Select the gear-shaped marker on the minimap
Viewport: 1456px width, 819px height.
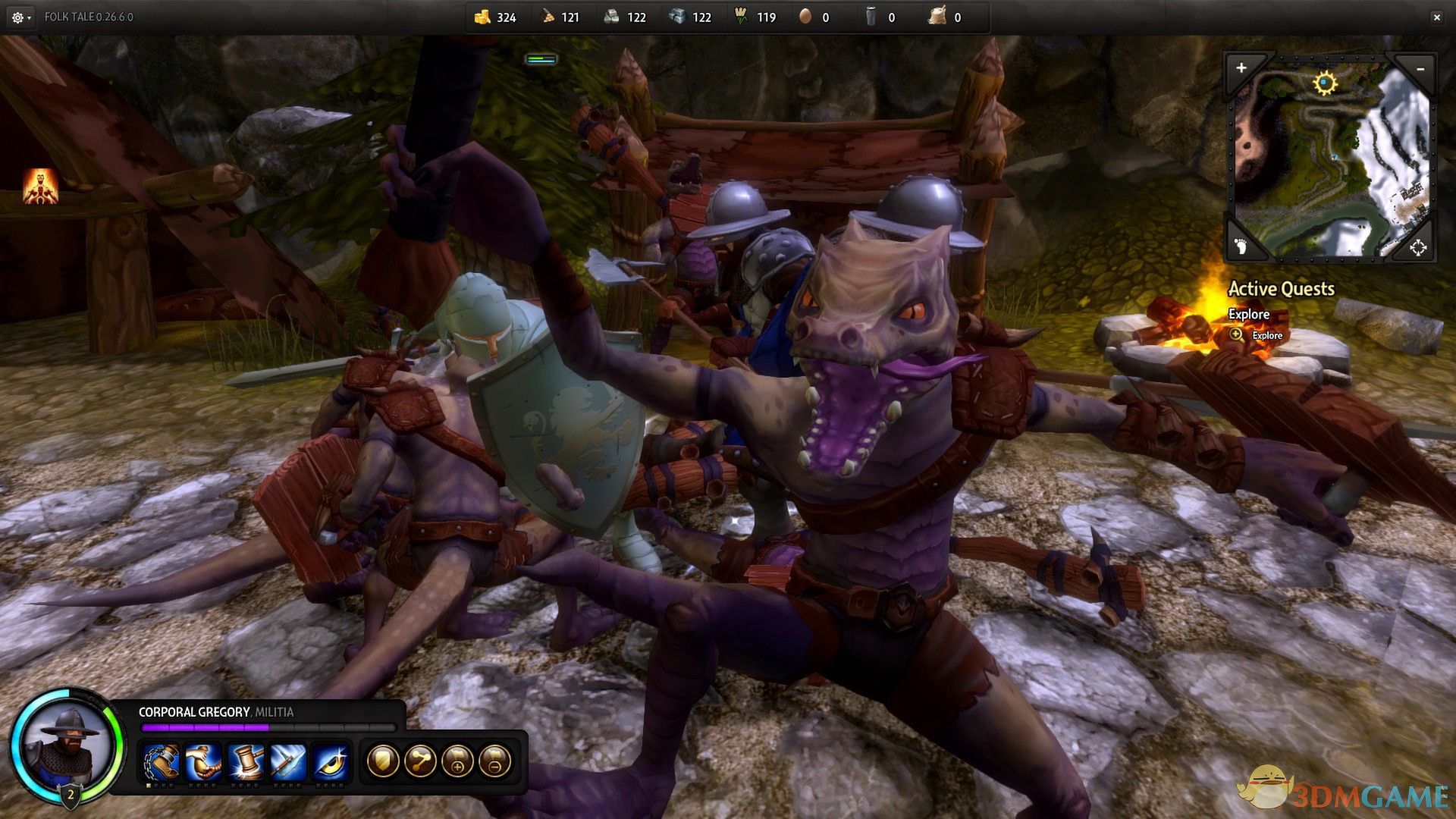pyautogui.click(x=1325, y=83)
